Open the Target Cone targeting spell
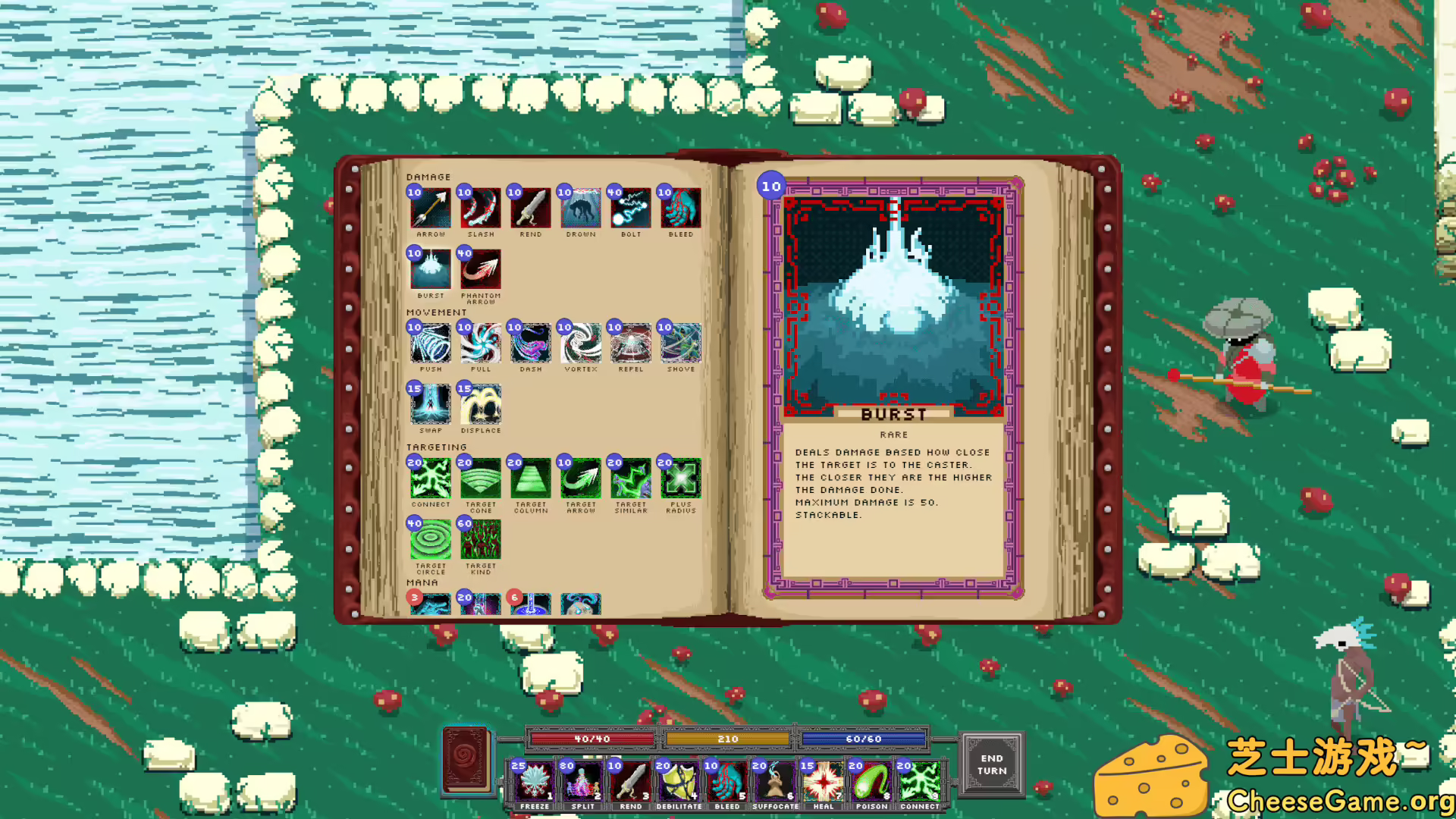 tap(480, 479)
